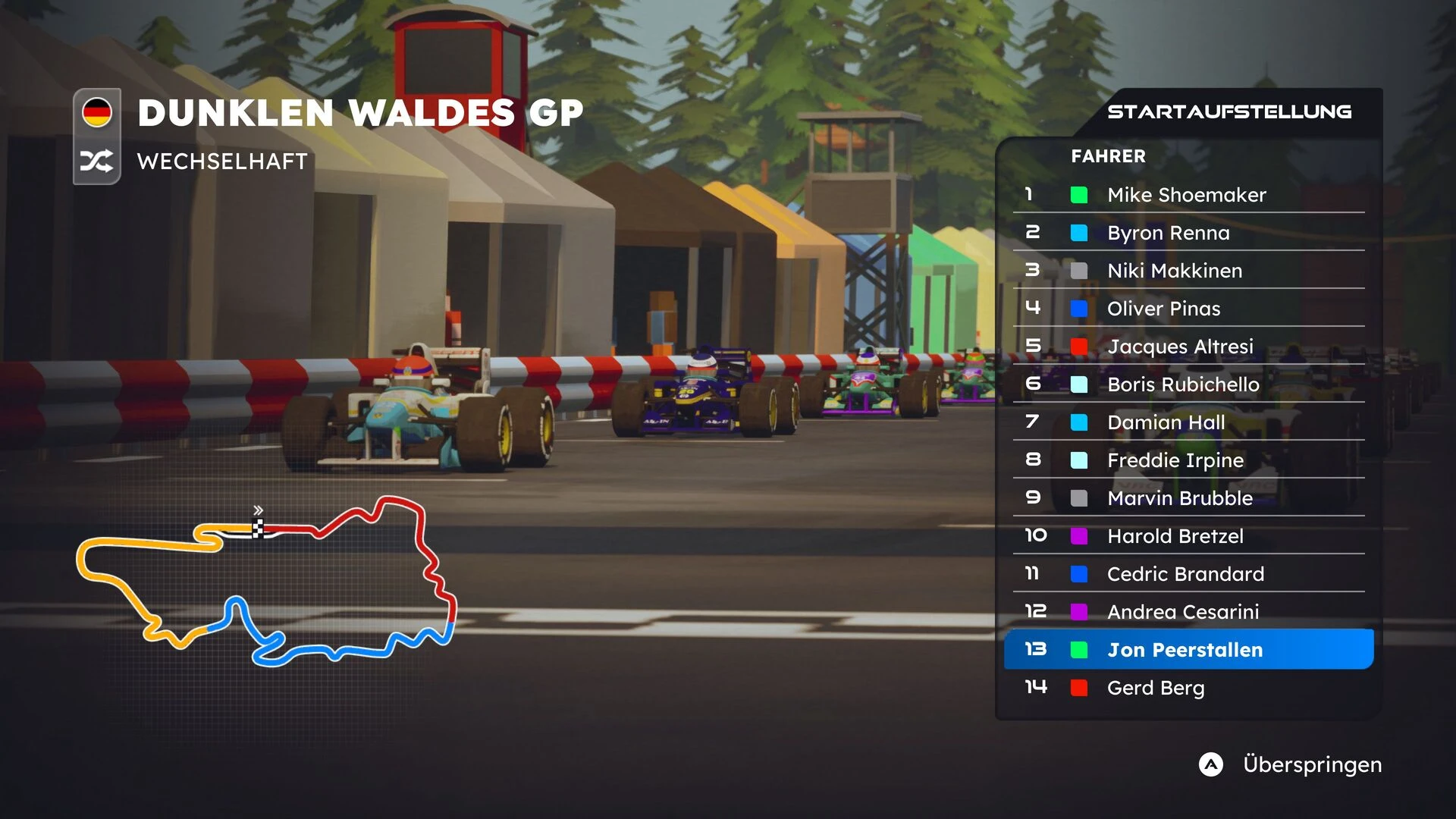This screenshot has width=1456, height=819.
Task: Click the German flag icon
Action: [97, 113]
